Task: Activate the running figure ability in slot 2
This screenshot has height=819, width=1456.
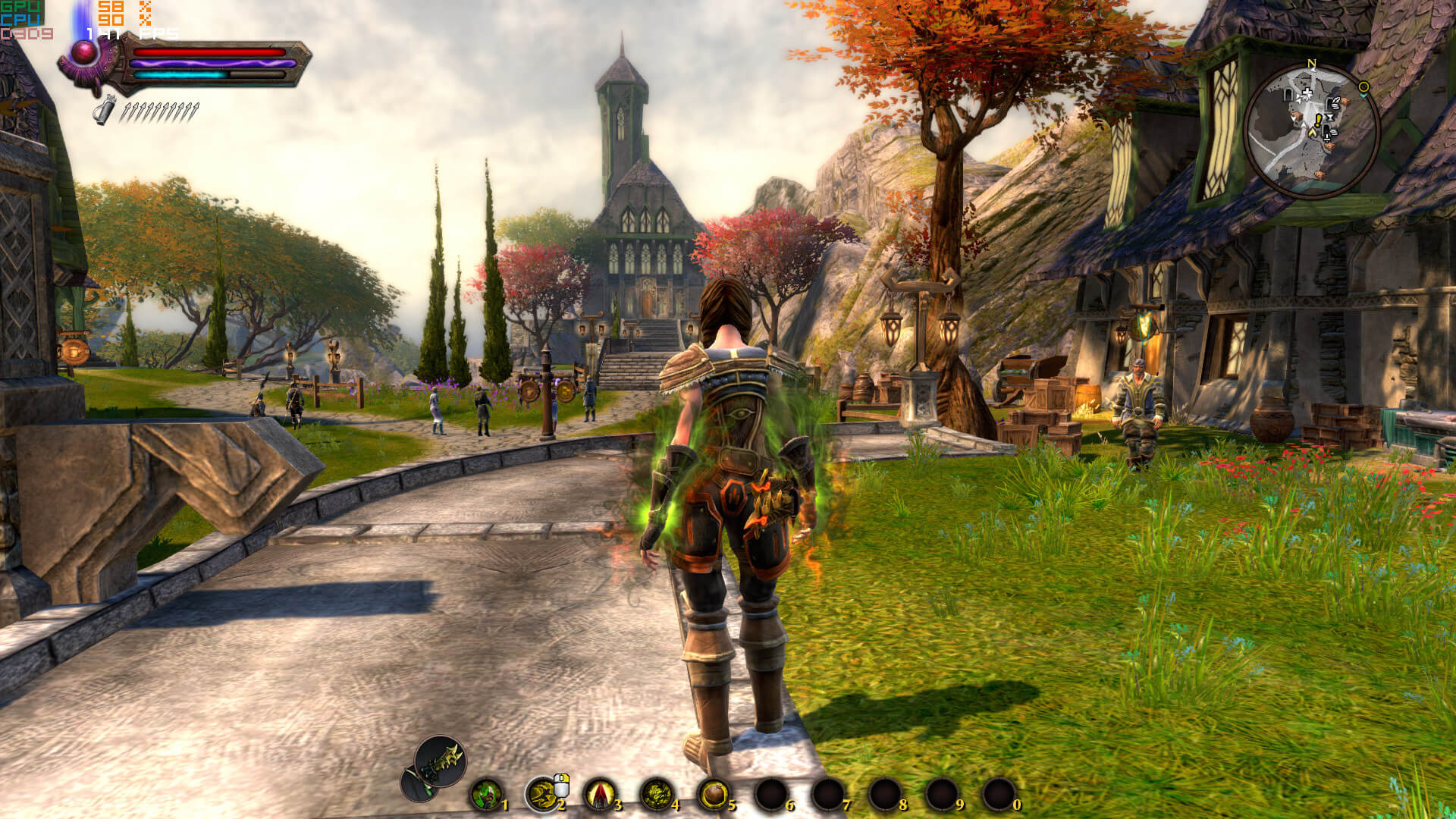Action: (x=542, y=795)
